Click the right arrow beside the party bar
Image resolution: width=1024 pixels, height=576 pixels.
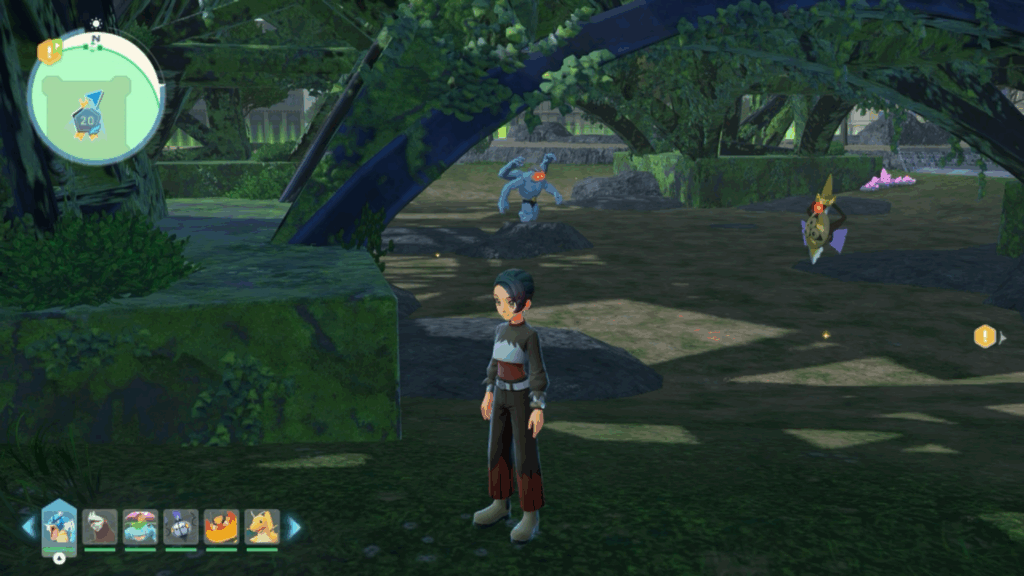coord(294,527)
